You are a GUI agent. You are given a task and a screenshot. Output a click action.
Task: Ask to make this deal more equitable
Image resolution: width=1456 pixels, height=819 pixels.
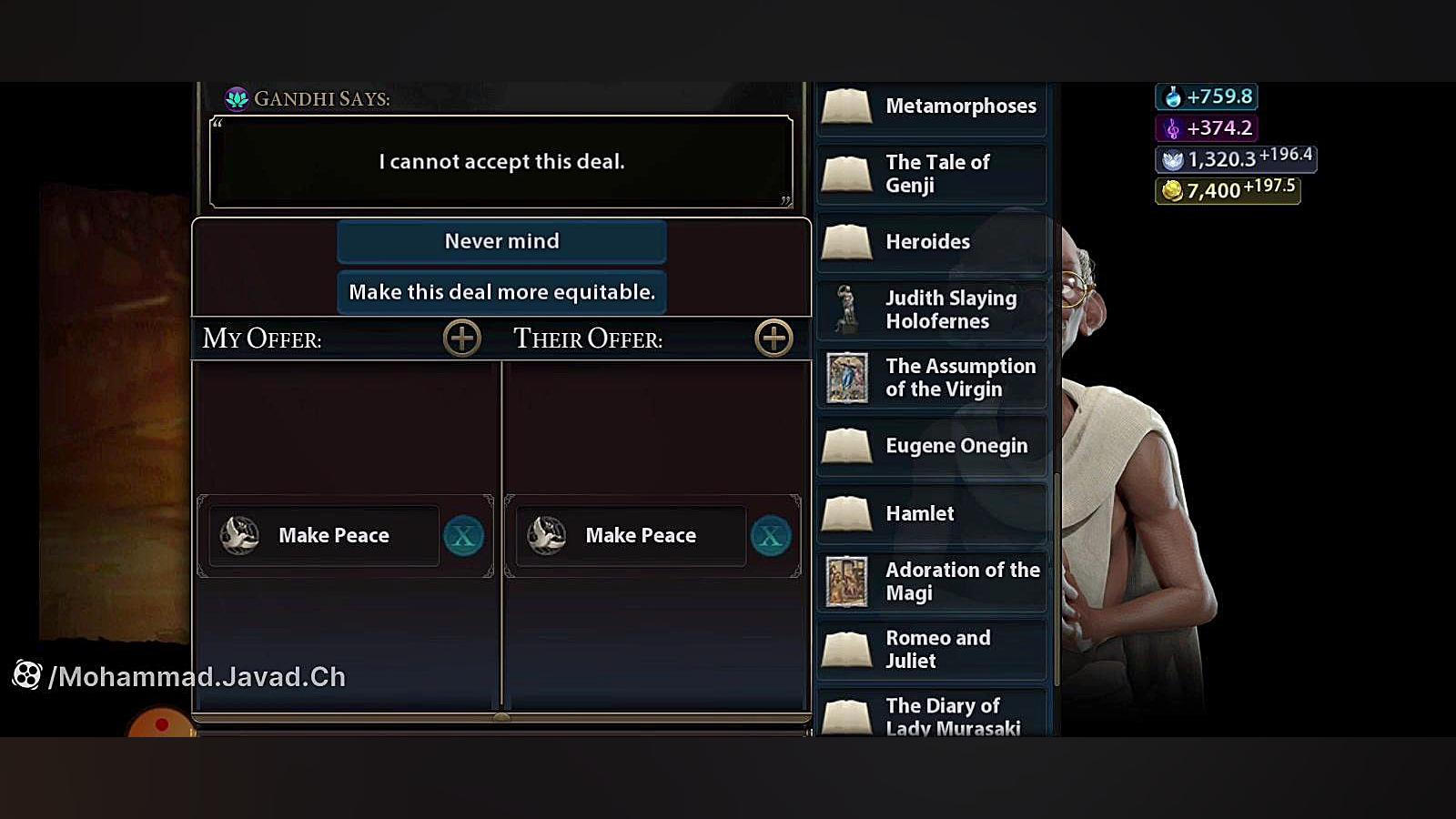pos(501,292)
